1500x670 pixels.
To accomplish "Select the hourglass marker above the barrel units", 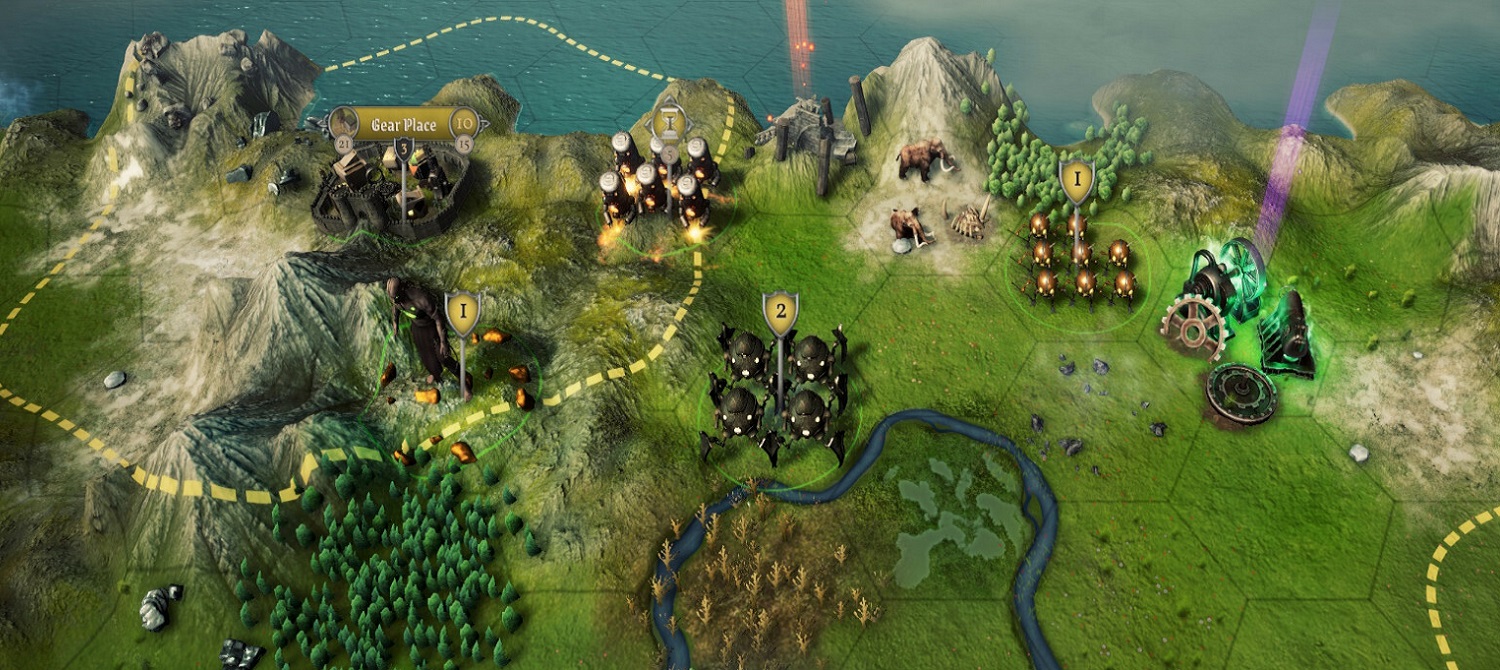I will pyautogui.click(x=668, y=123).
